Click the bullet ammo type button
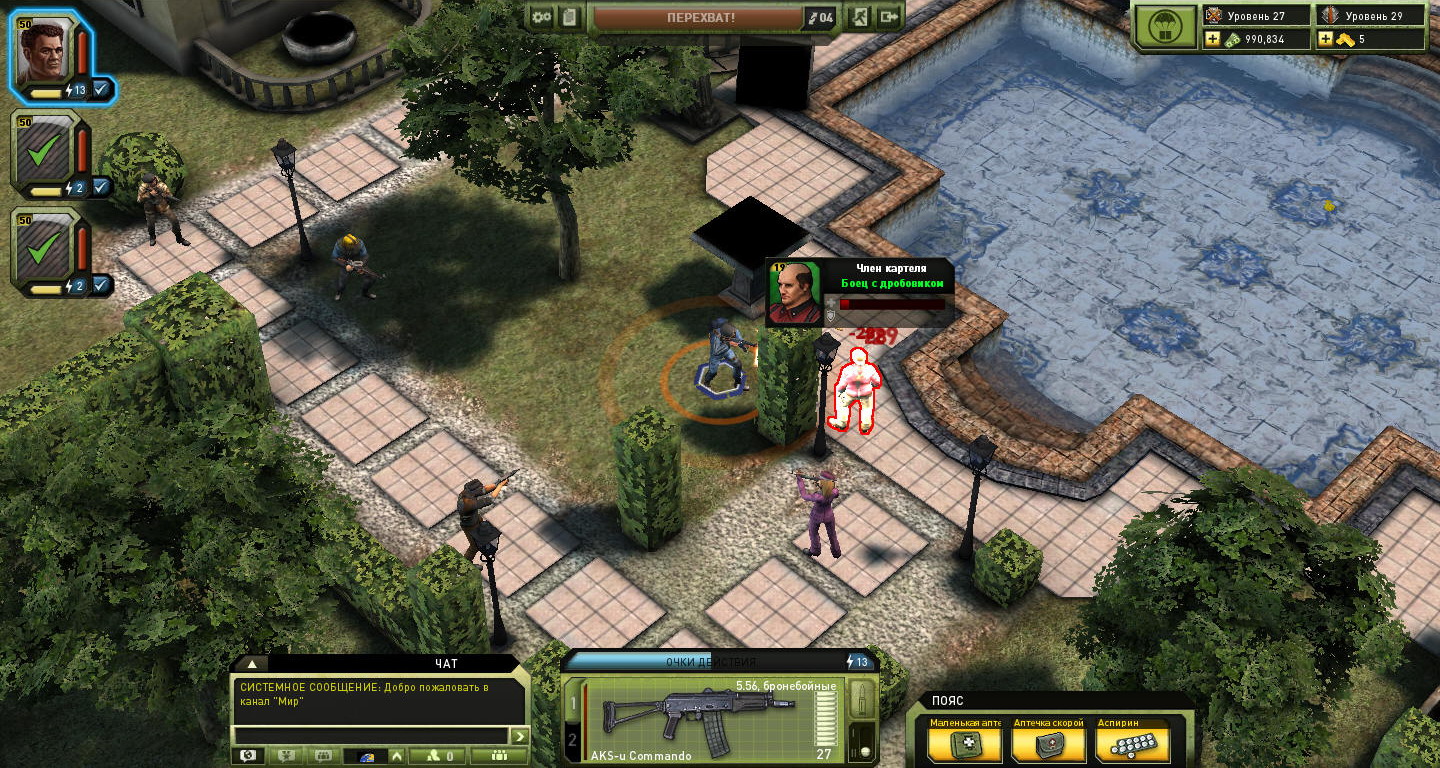 (862, 700)
